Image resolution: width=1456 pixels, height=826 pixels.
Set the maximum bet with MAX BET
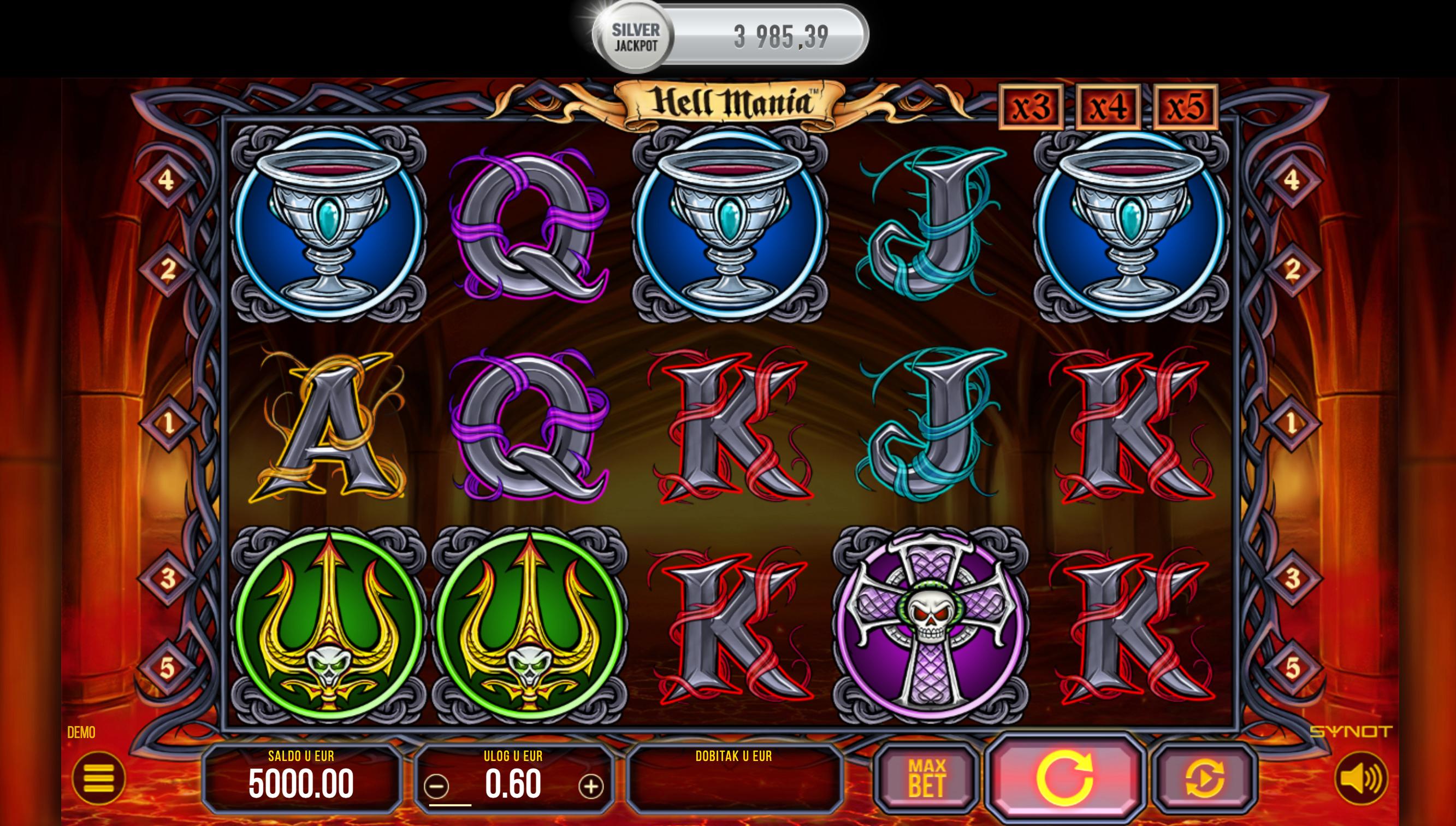(926, 778)
